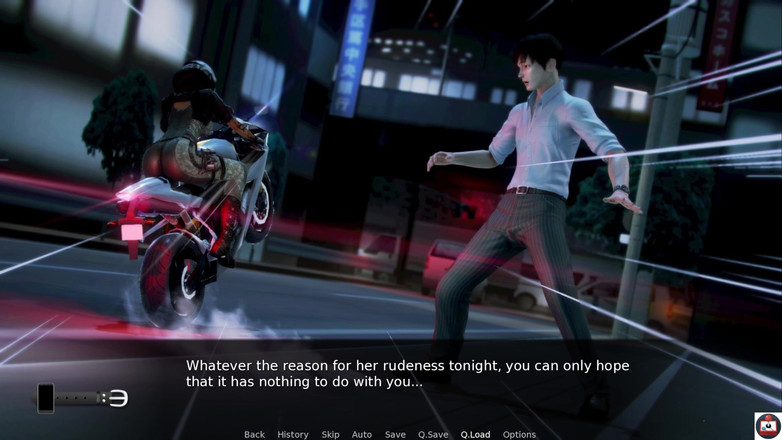This screenshot has height=440, width=782.
Task: Click the red joystick overlay icon
Action: click(767, 425)
